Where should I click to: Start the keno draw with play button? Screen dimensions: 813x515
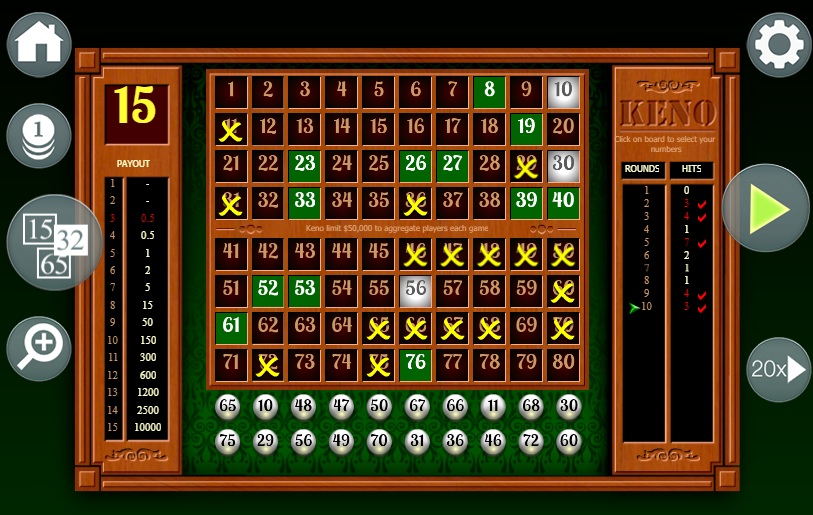coord(765,208)
